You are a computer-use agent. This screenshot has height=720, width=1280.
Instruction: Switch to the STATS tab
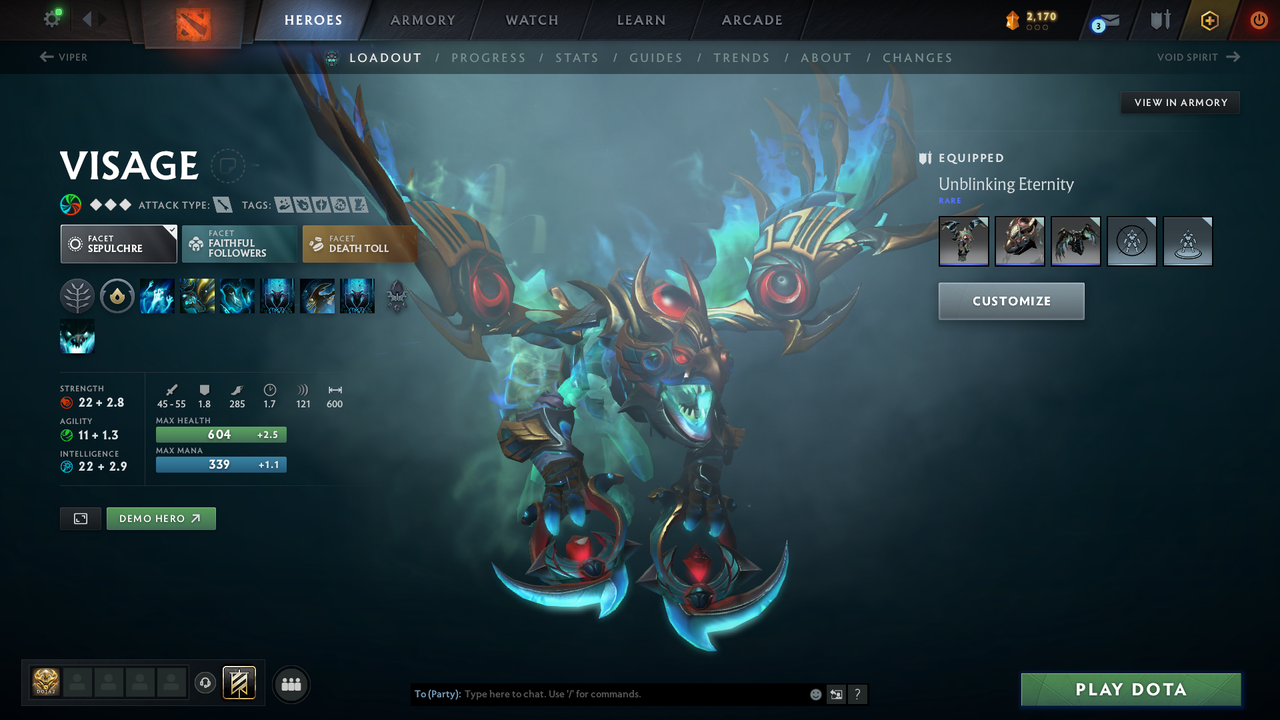pos(577,57)
